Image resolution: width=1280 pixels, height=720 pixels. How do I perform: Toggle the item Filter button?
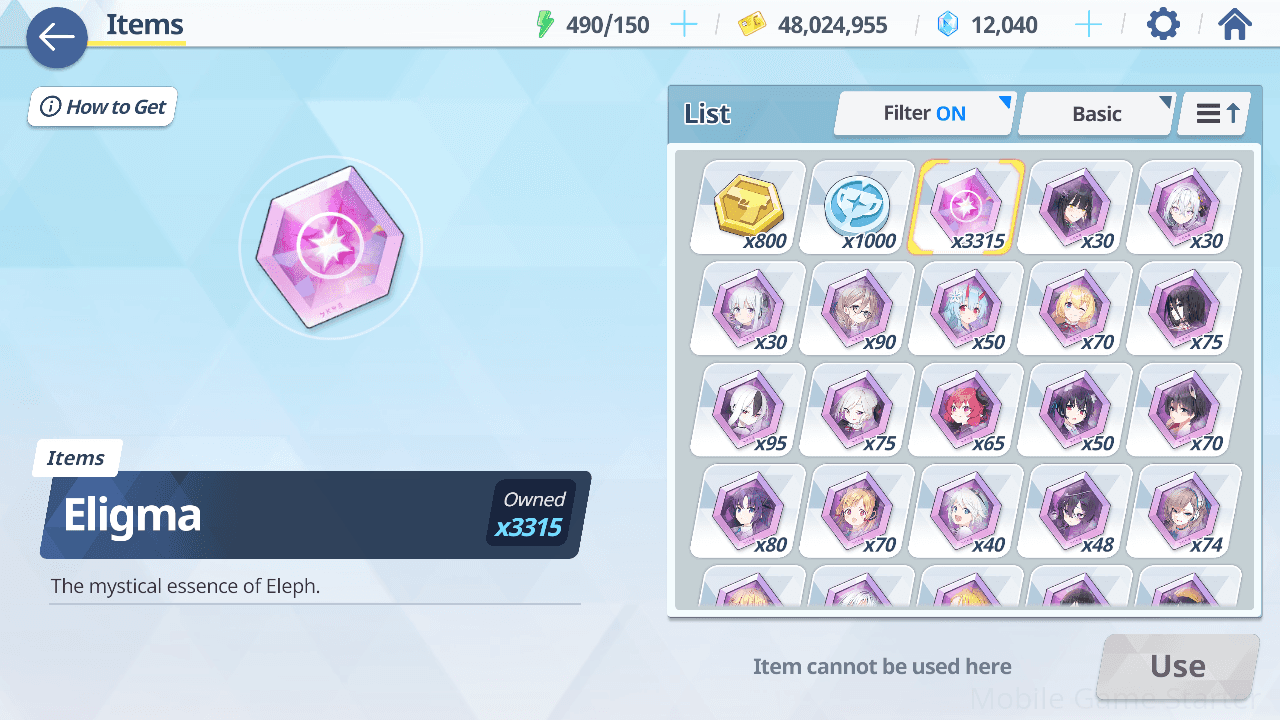pyautogui.click(x=924, y=114)
